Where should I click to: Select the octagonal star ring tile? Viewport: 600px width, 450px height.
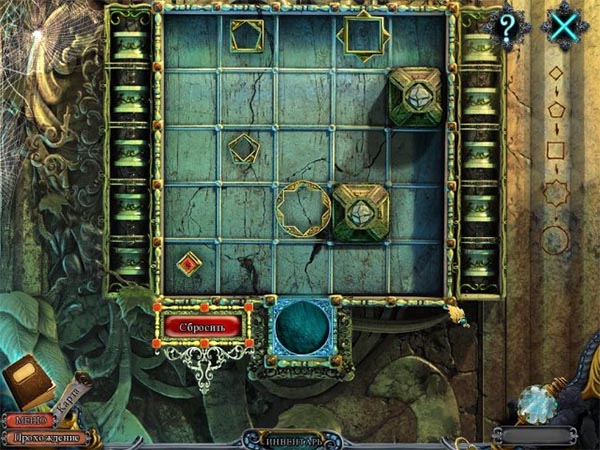[x=303, y=208]
